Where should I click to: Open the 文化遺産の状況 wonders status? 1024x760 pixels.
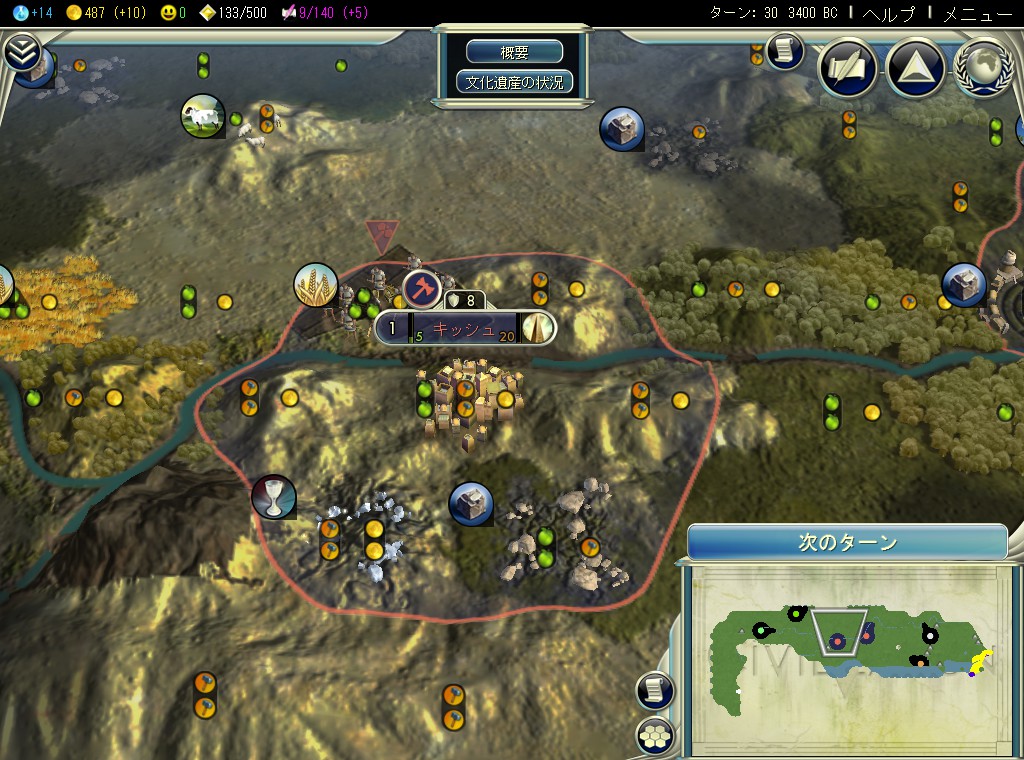pyautogui.click(x=515, y=82)
